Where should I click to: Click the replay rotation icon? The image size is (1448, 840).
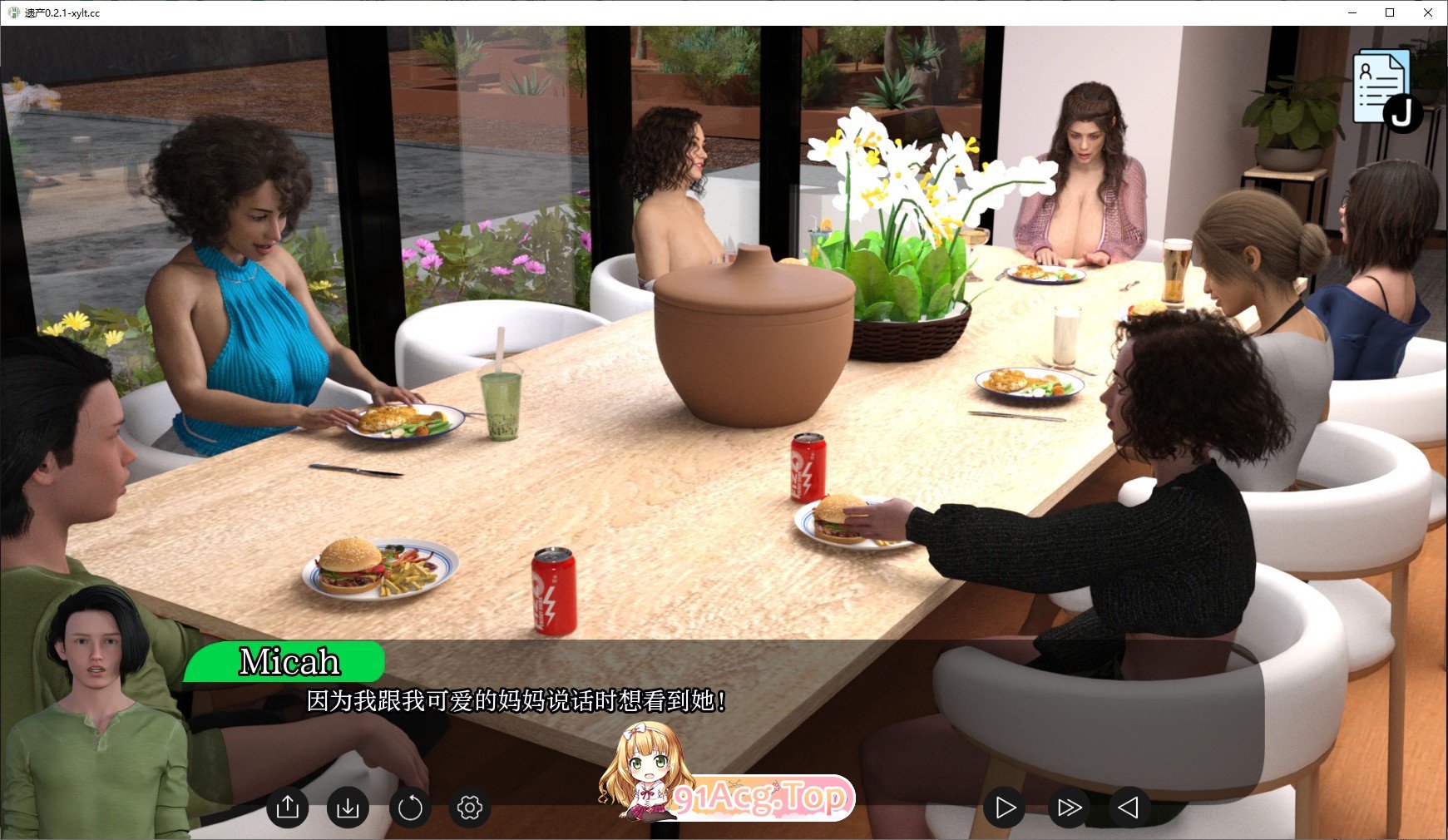(410, 807)
